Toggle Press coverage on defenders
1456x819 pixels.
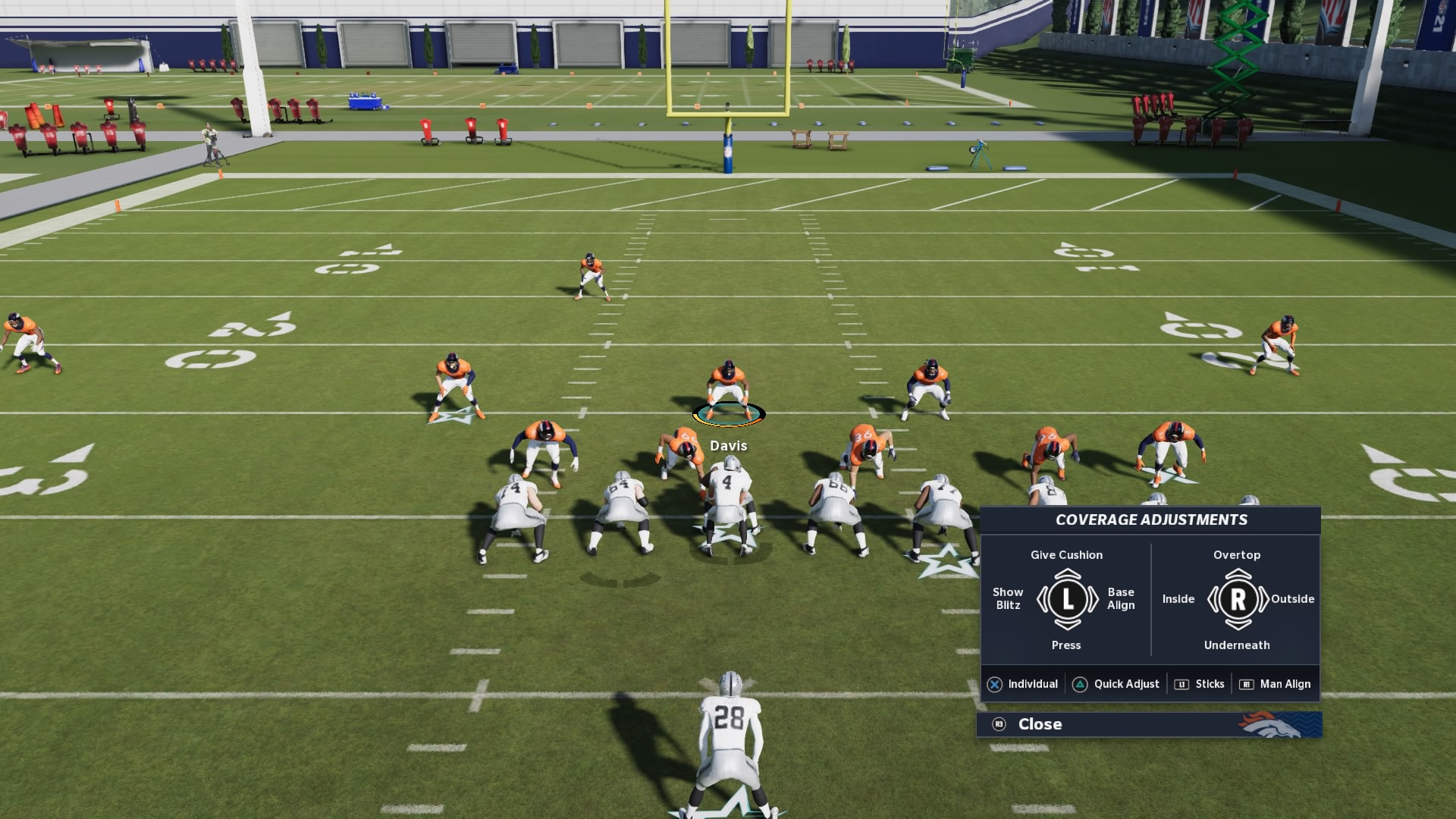point(1066,645)
